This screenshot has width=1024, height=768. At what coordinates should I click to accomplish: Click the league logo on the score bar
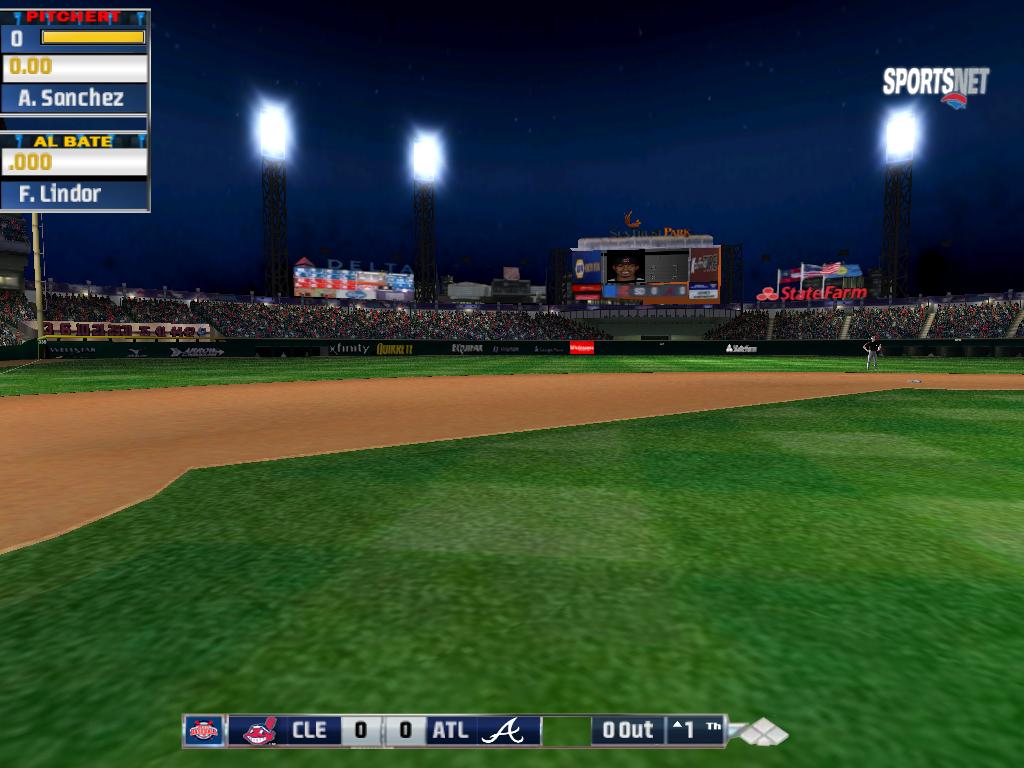click(204, 731)
